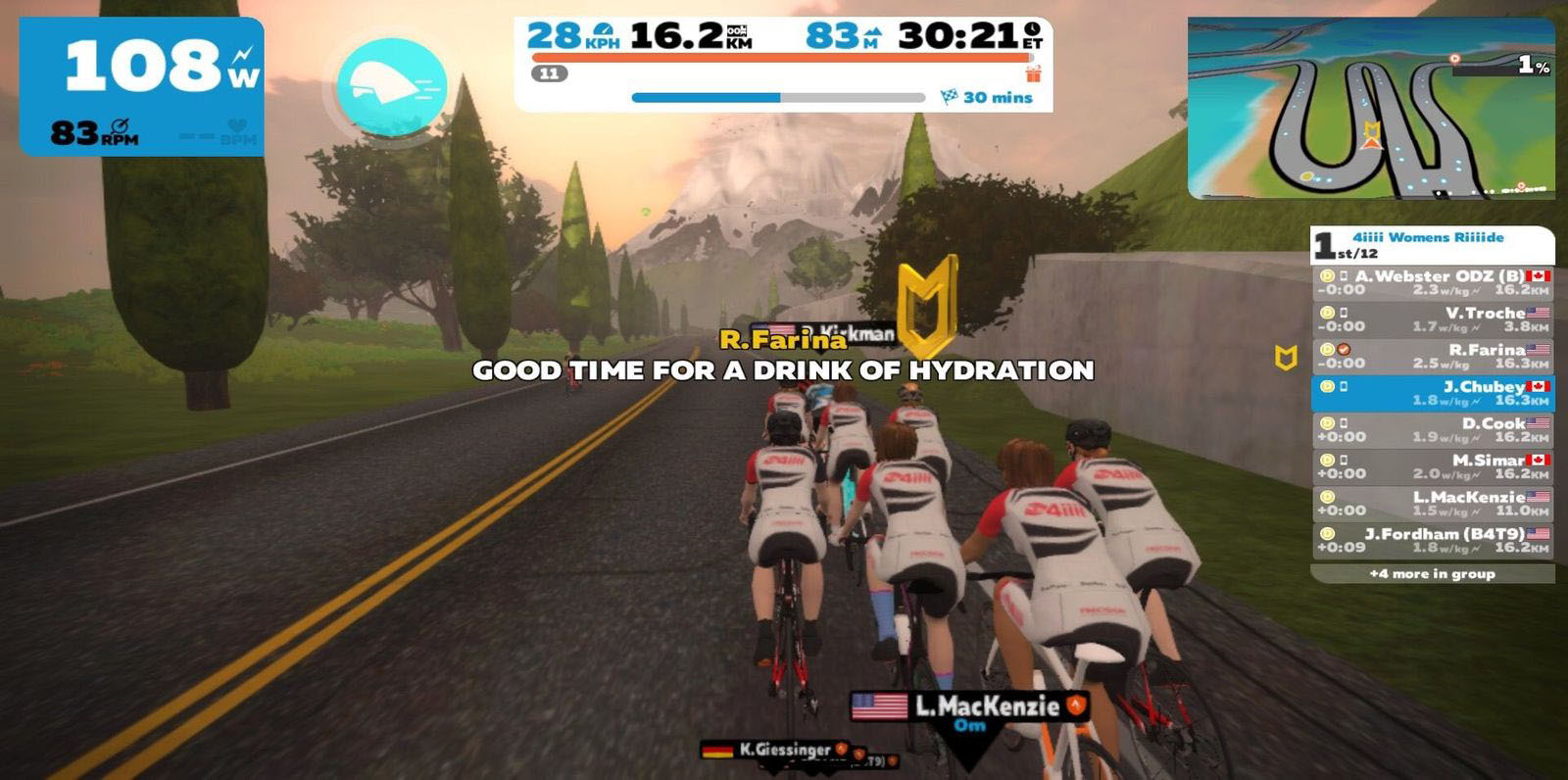
Task: Choose L.MacKenzie in the rider list
Action: click(x=1433, y=504)
